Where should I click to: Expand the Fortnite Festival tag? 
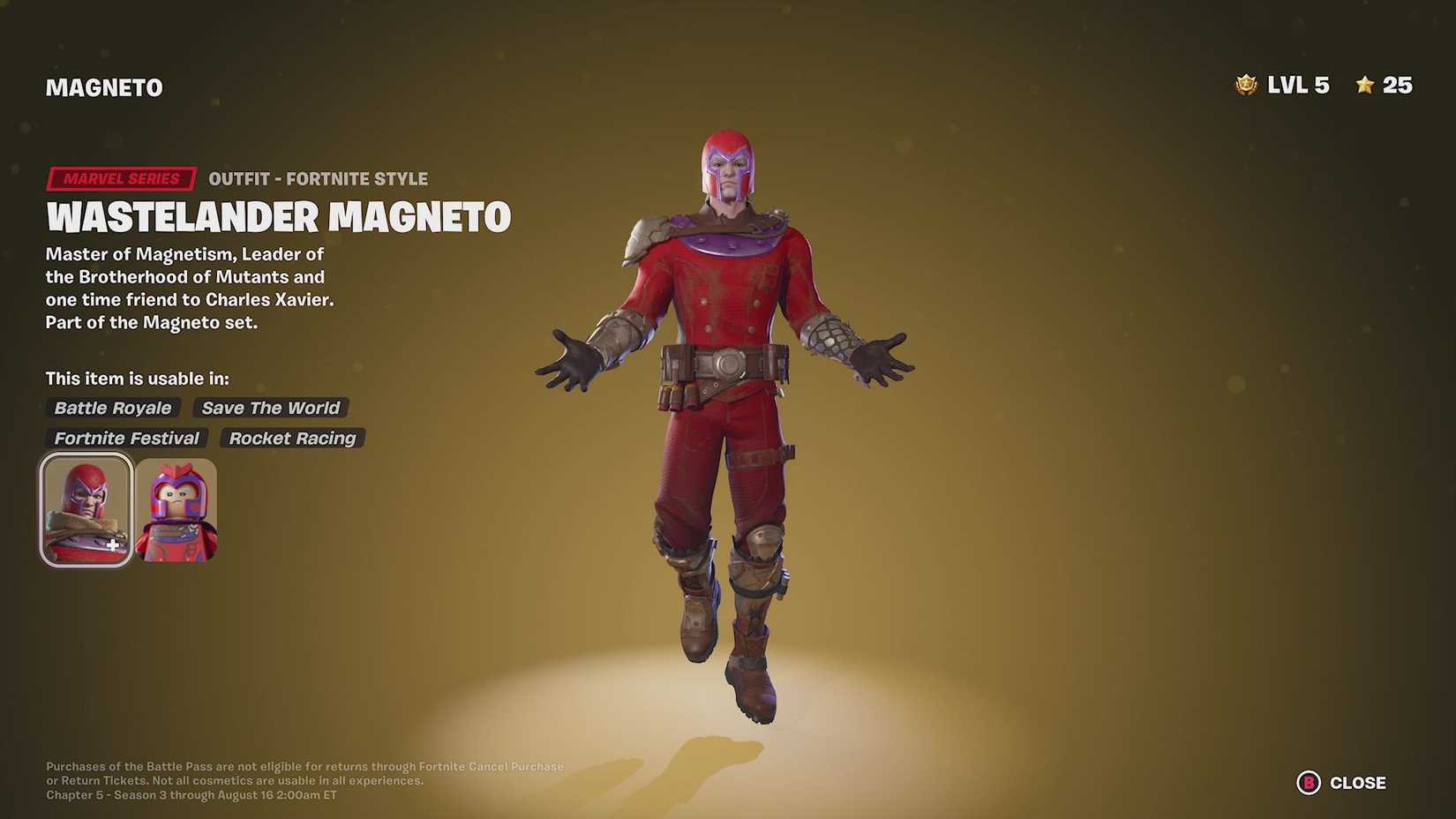point(126,438)
